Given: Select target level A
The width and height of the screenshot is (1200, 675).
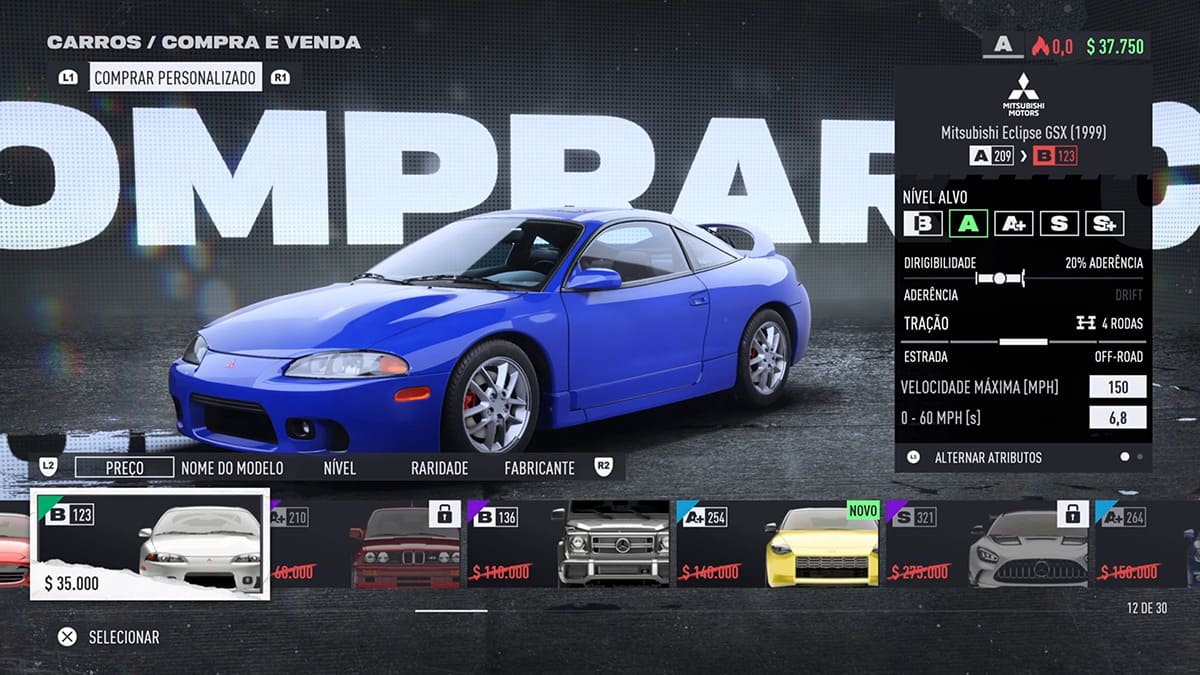Looking at the screenshot, I should point(968,223).
